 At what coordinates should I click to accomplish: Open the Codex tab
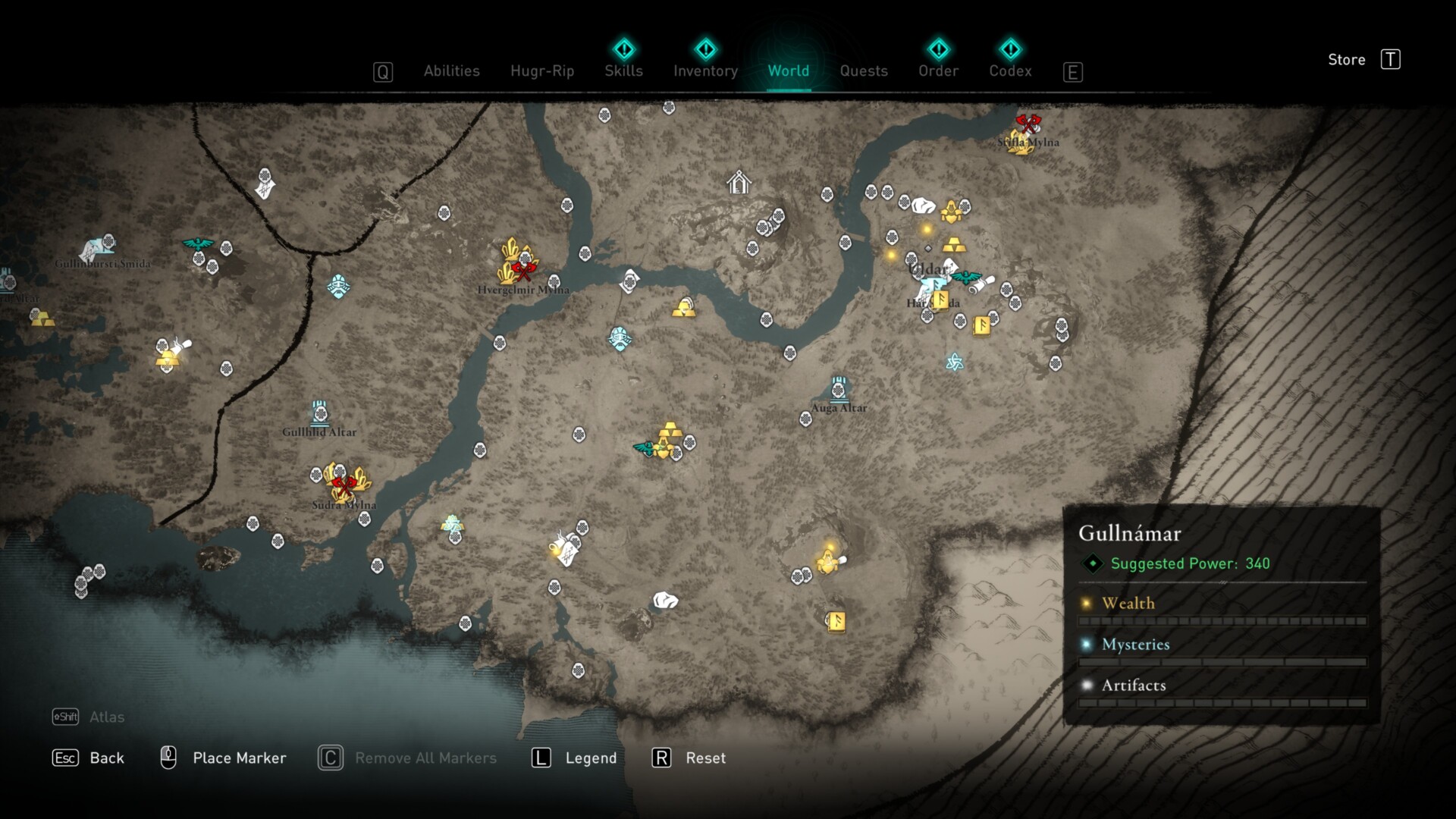point(1010,71)
